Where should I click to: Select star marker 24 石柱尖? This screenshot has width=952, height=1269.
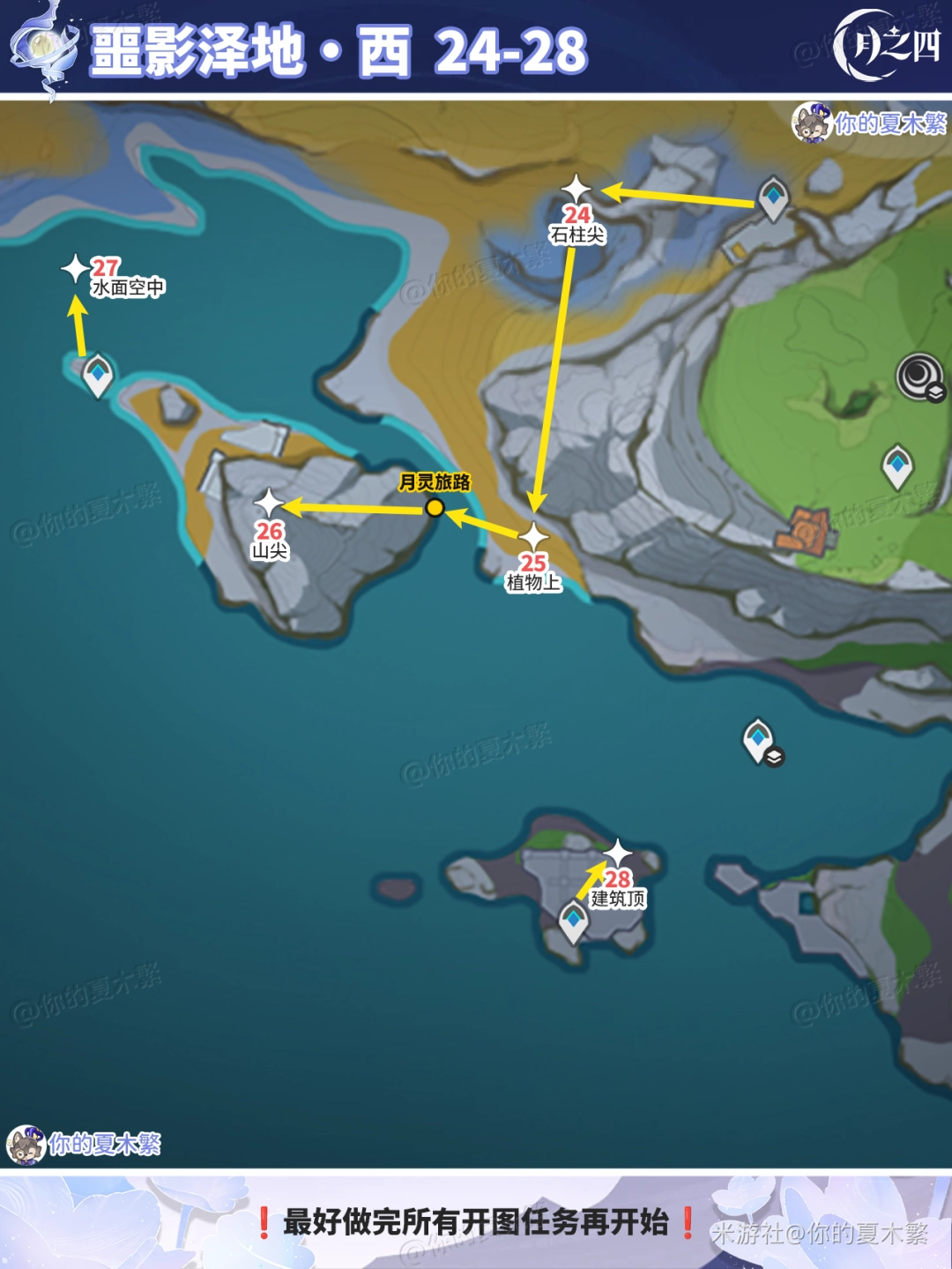click(x=576, y=188)
